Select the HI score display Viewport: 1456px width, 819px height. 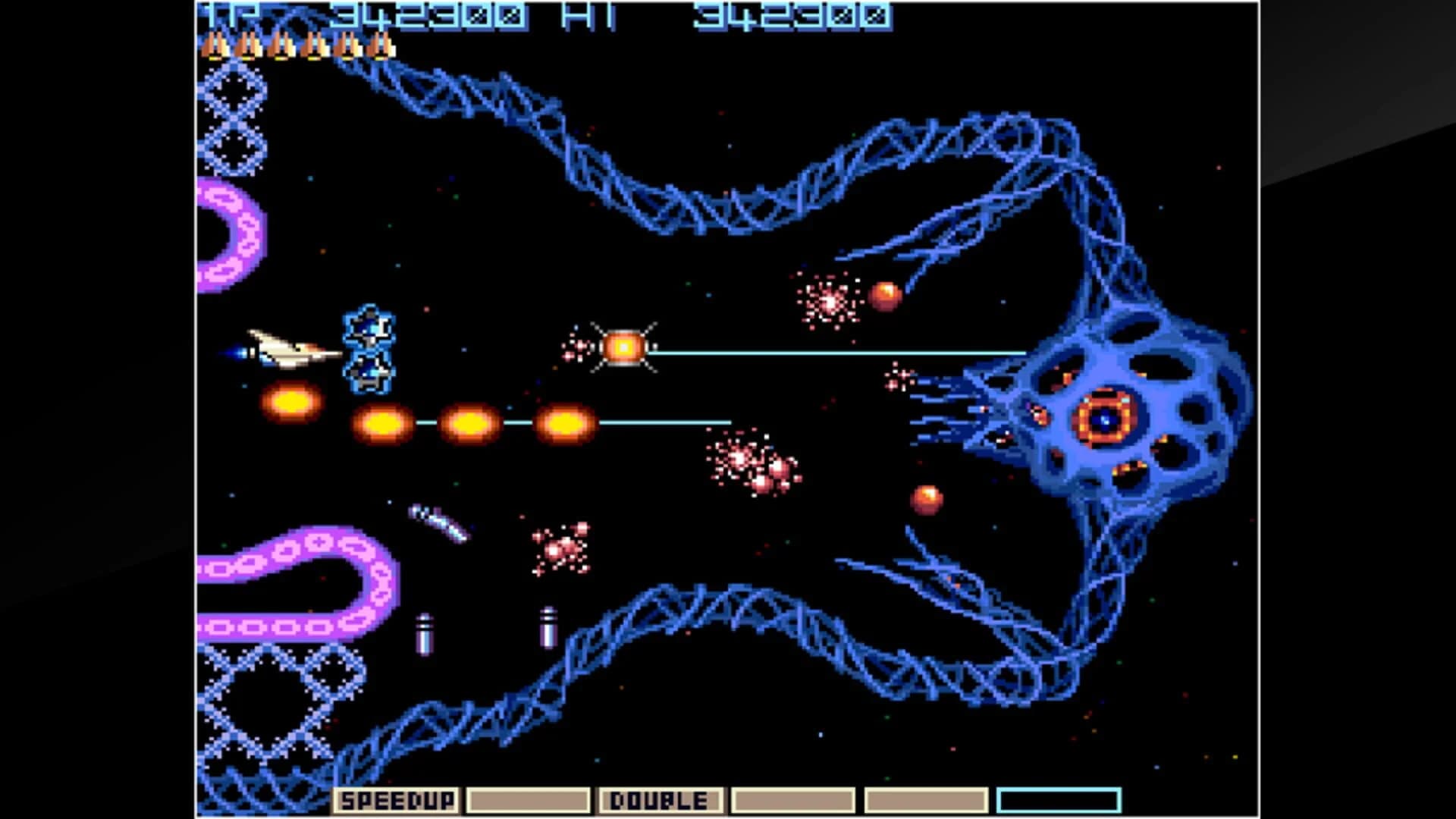[773, 14]
